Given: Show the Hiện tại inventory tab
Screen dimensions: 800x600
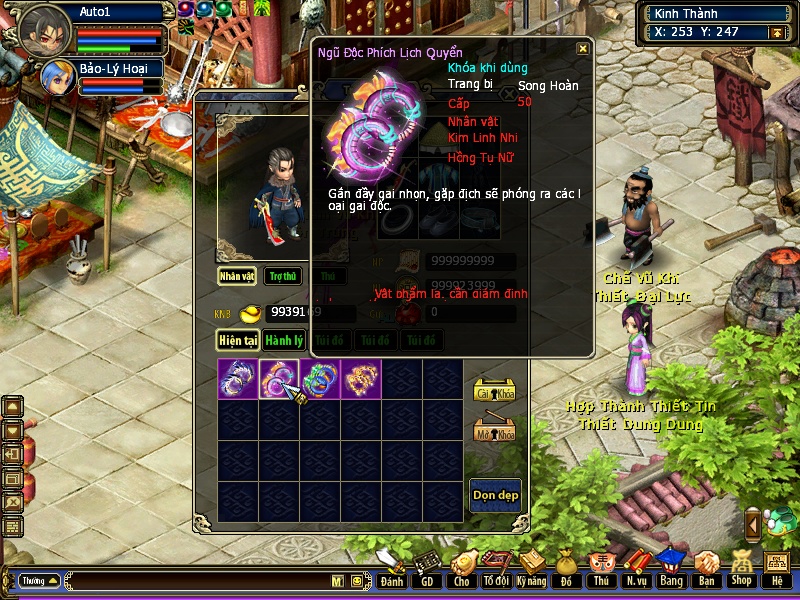Looking at the screenshot, I should coord(238,341).
